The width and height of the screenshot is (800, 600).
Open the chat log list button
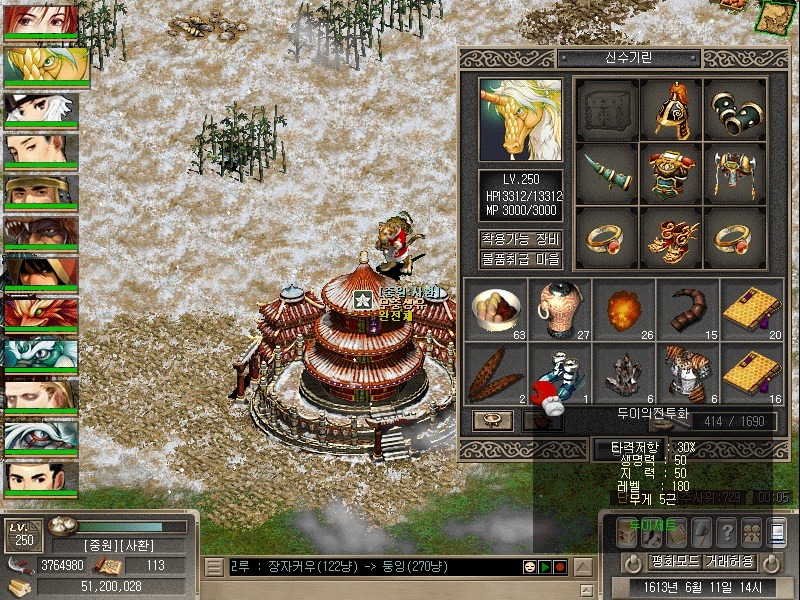click(213, 567)
